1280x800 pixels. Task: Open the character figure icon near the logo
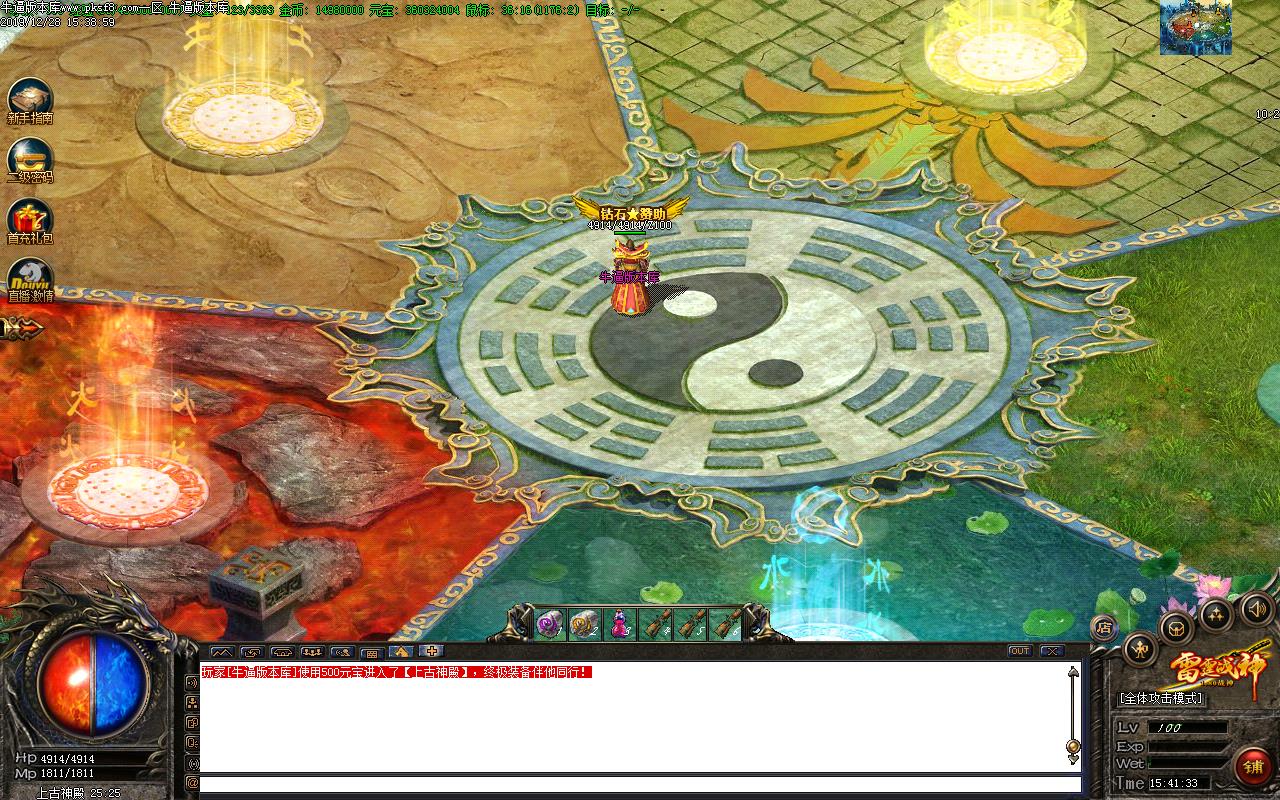[x=1140, y=650]
